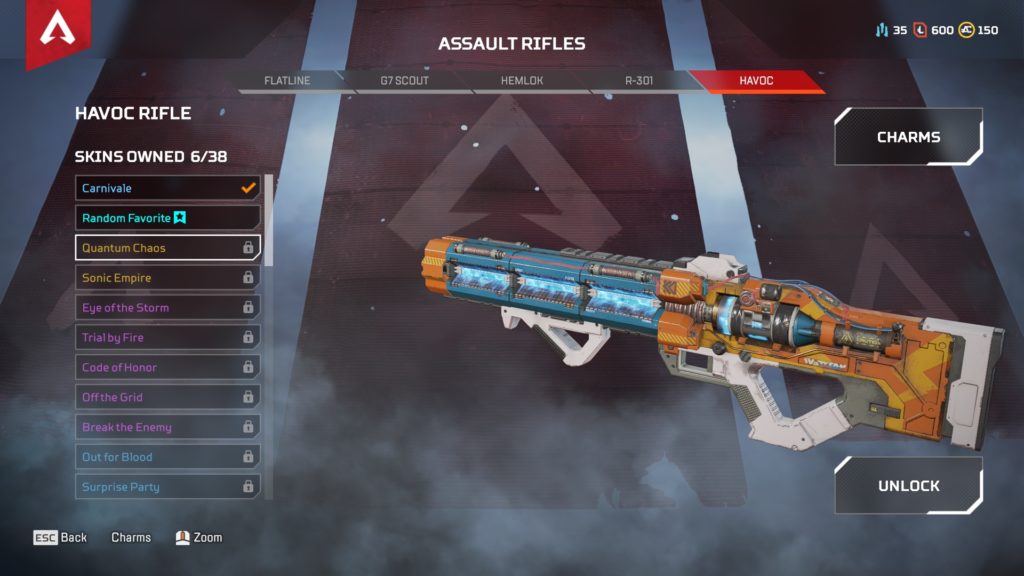Click the Havoc tab
This screenshot has height=576, width=1024.
click(x=756, y=81)
